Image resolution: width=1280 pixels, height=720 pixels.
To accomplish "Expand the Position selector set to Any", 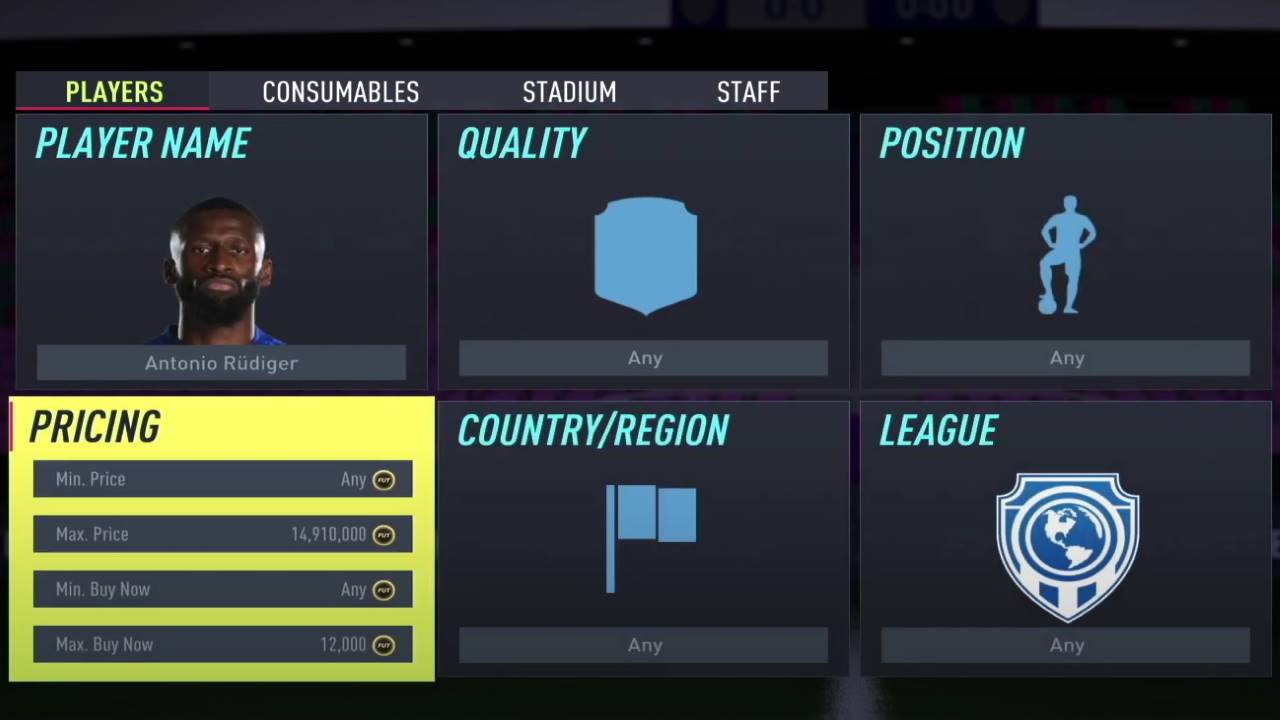I will click(1066, 357).
